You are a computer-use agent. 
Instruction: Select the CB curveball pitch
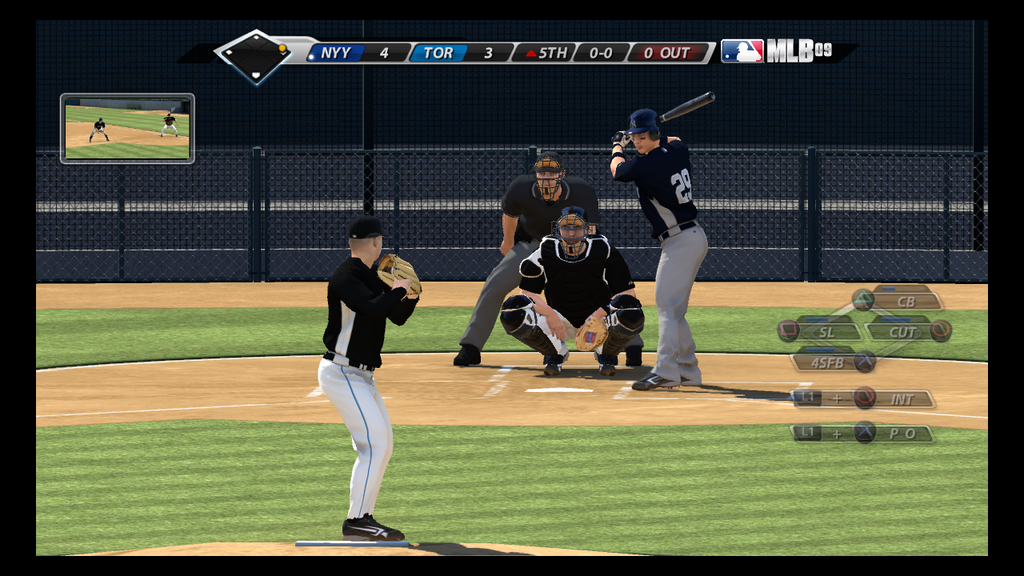[905, 300]
